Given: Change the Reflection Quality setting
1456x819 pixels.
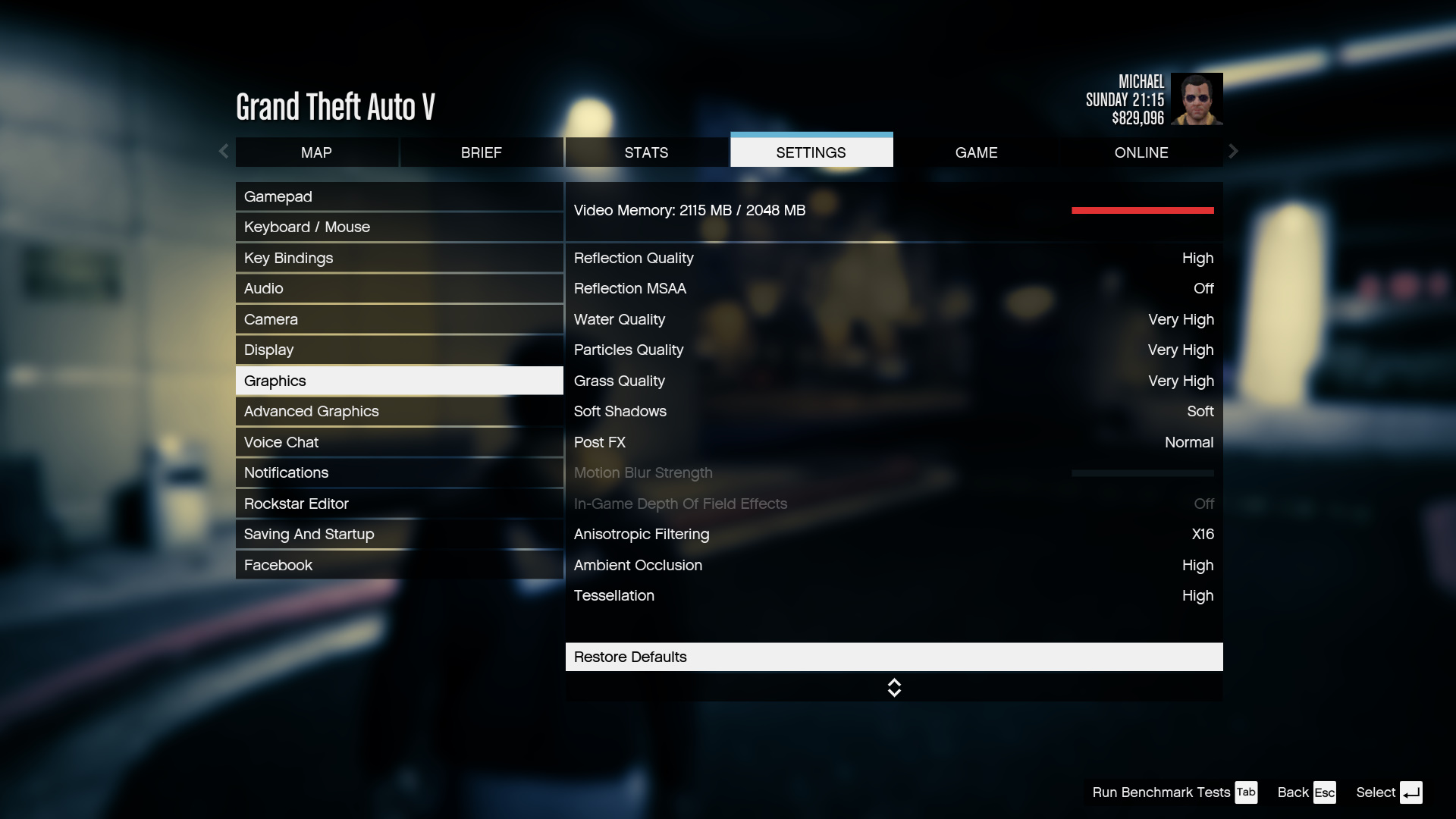Looking at the screenshot, I should (x=893, y=258).
